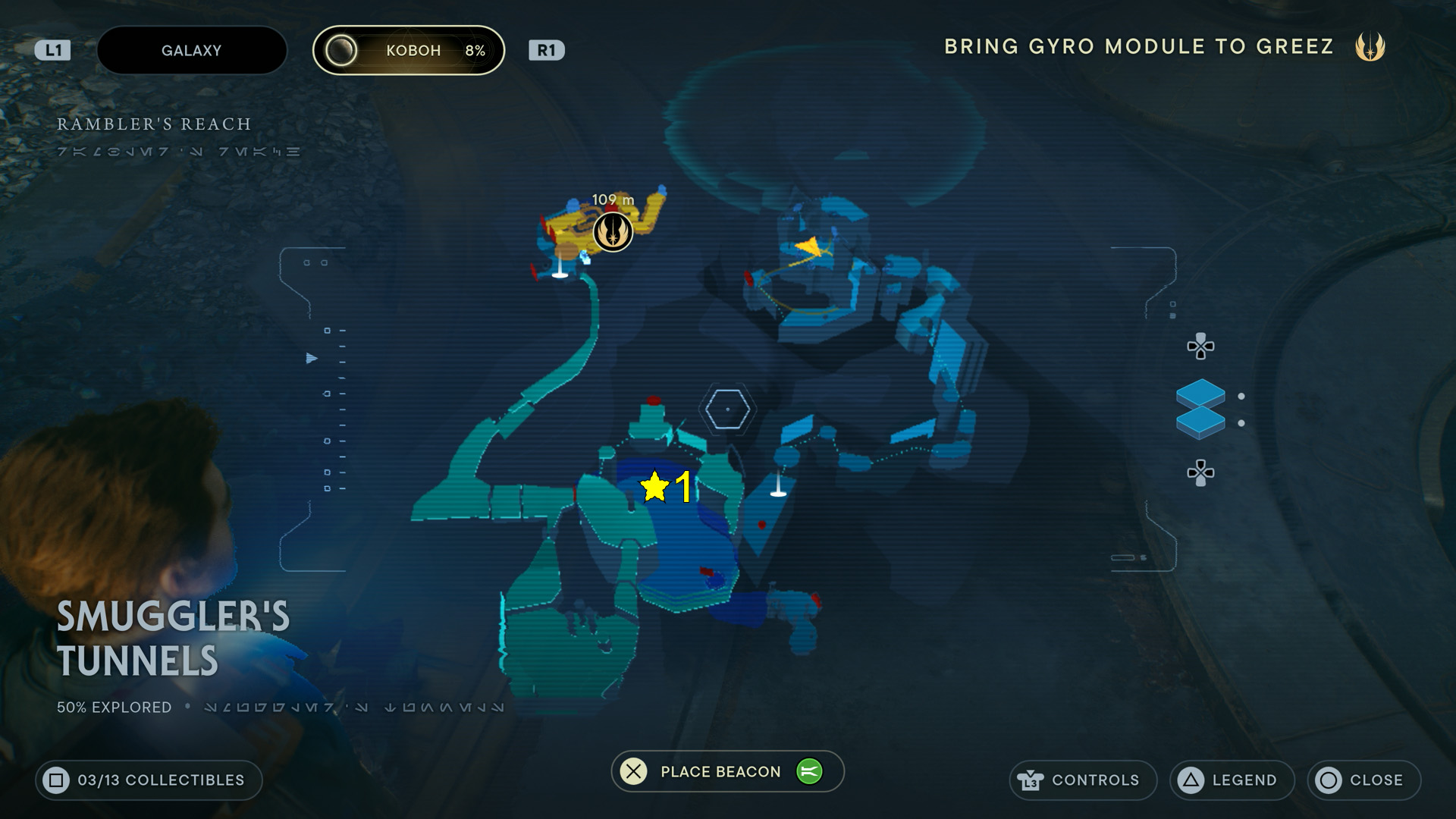Switch to the Galaxy tab
The image size is (1456, 819).
(x=191, y=50)
